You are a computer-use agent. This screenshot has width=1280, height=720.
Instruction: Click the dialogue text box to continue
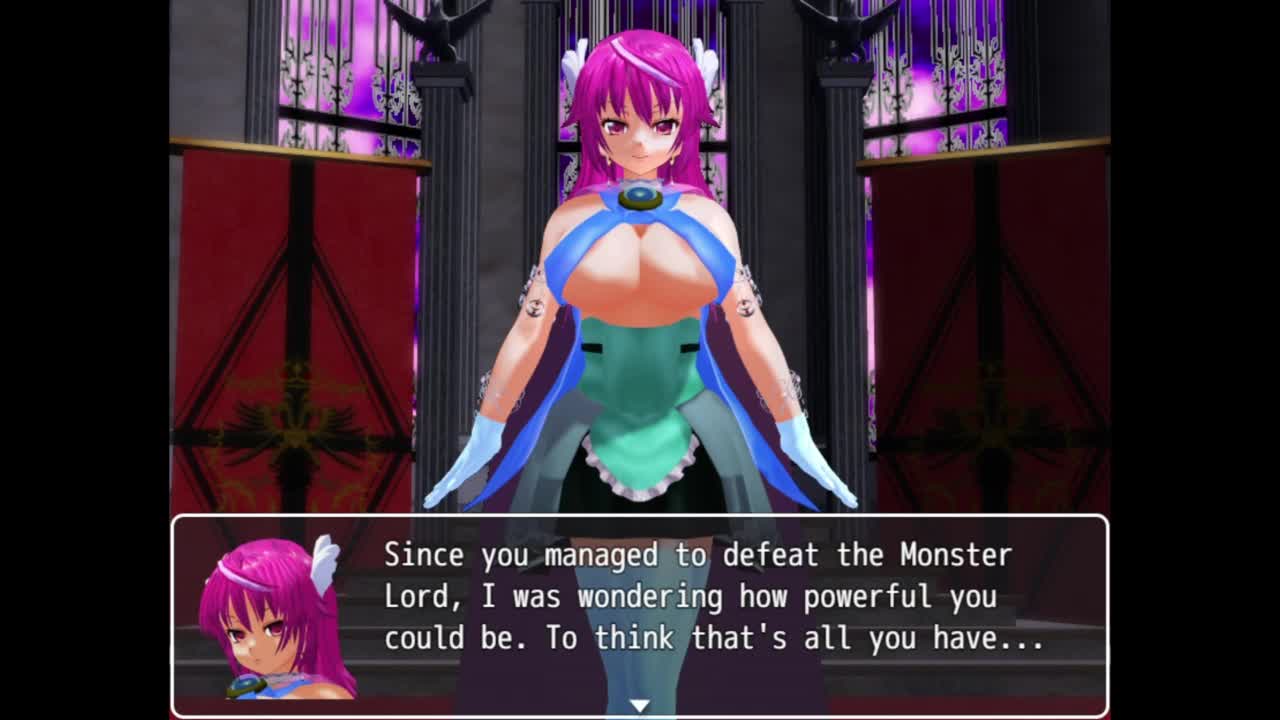pyautogui.click(x=712, y=597)
